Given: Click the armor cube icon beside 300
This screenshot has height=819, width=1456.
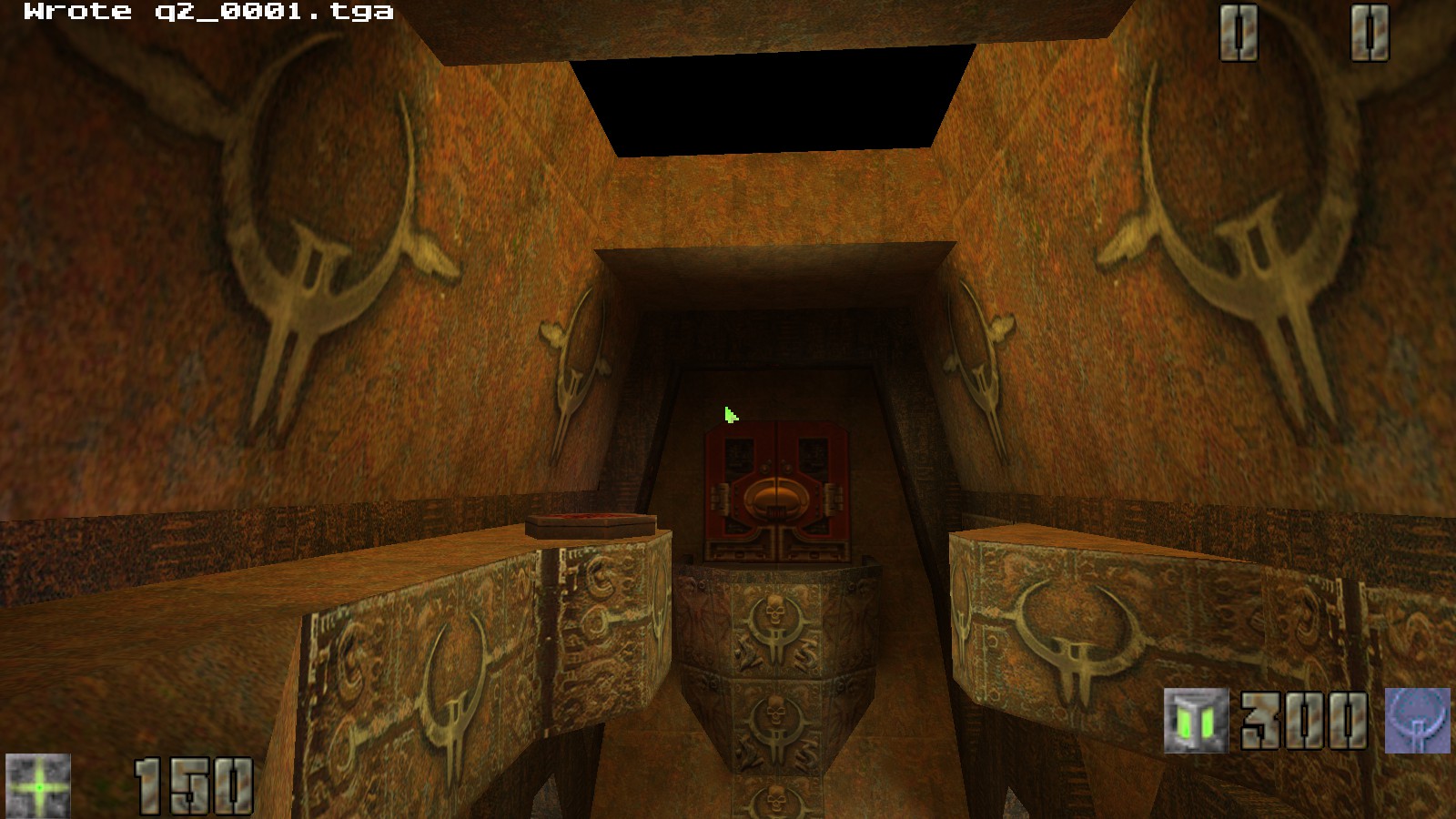Looking at the screenshot, I should (x=1195, y=719).
